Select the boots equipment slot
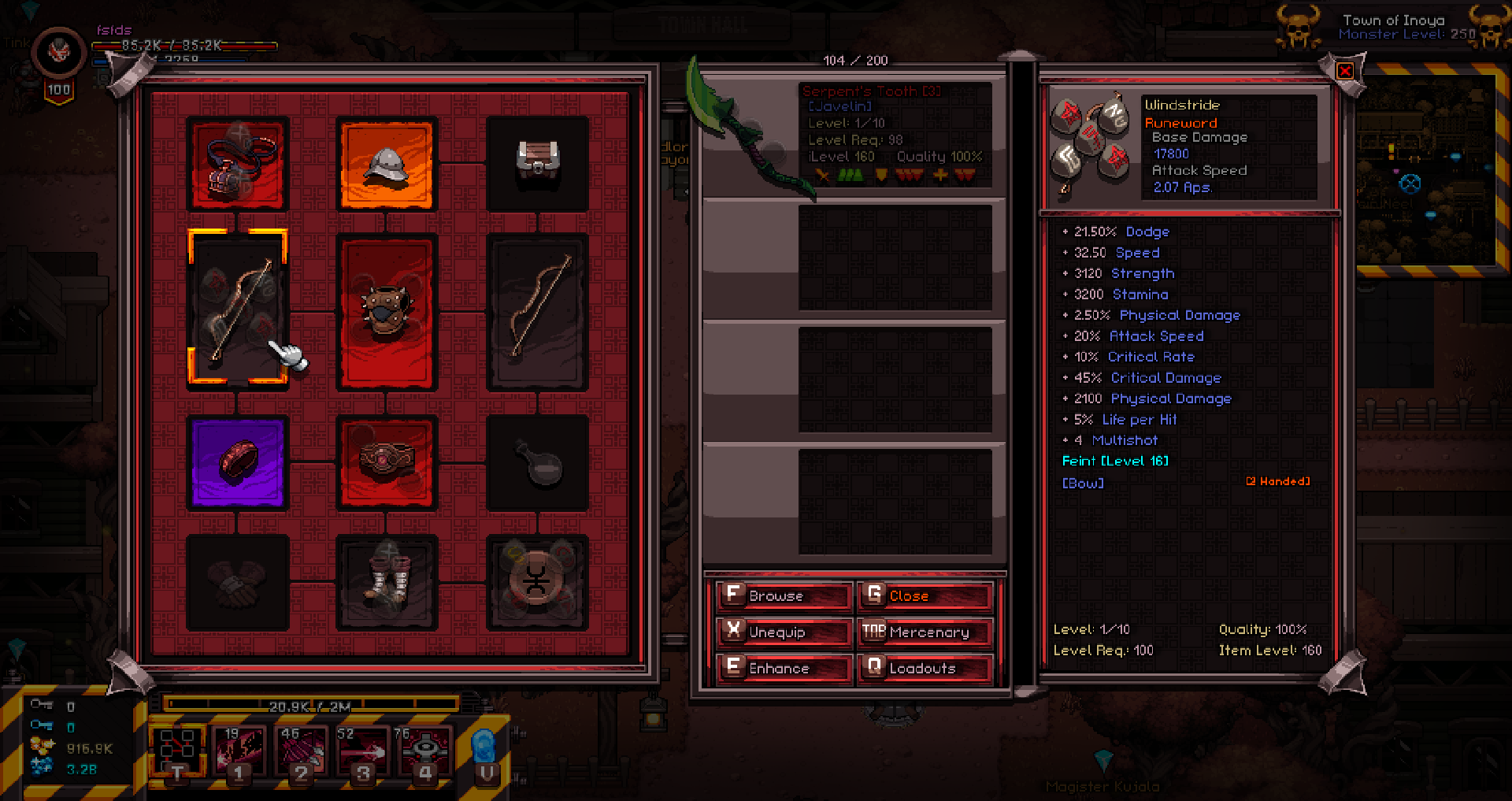1512x801 pixels. [386, 583]
